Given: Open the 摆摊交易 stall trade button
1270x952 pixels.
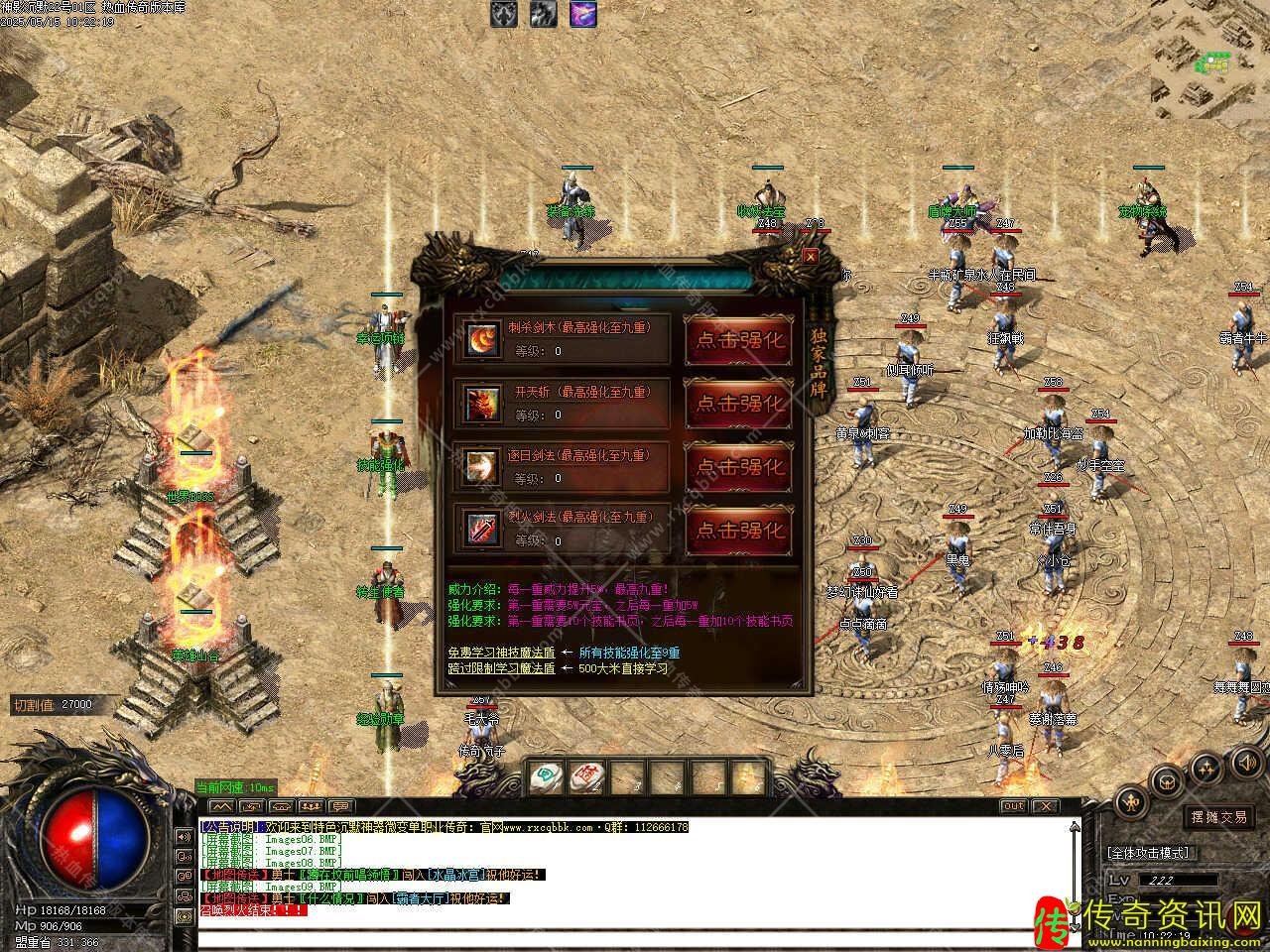Looking at the screenshot, I should (x=1218, y=817).
